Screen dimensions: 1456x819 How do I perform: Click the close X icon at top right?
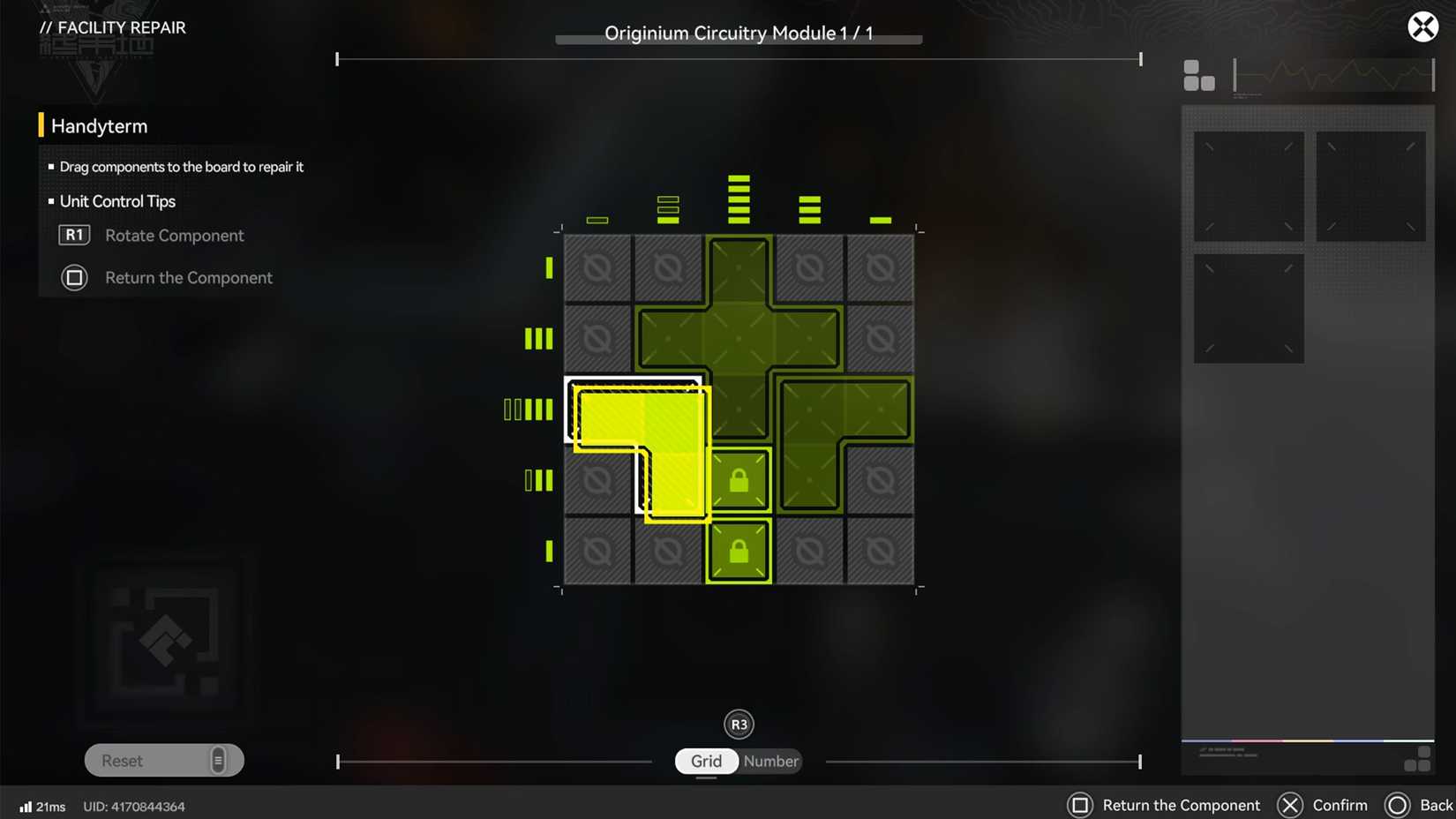coord(1422,26)
